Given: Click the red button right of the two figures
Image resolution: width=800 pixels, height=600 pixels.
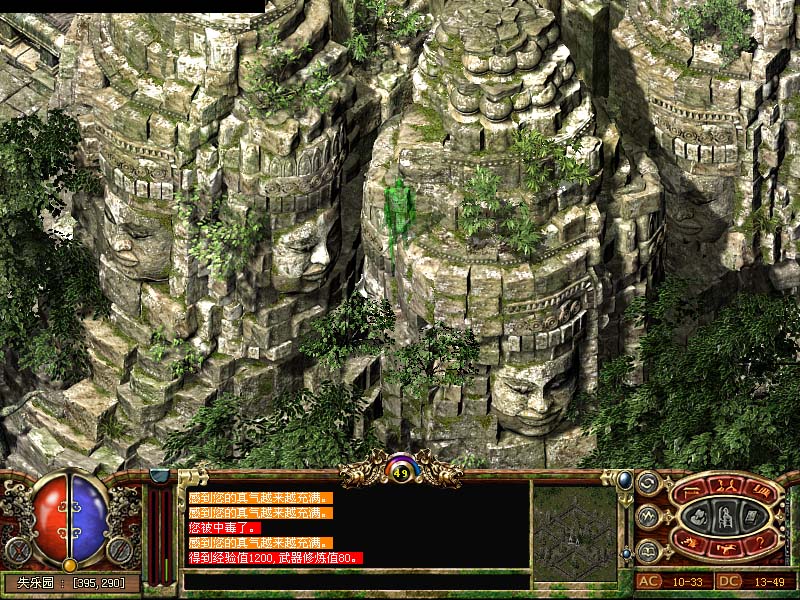Looking at the screenshot, I should coord(762,491).
